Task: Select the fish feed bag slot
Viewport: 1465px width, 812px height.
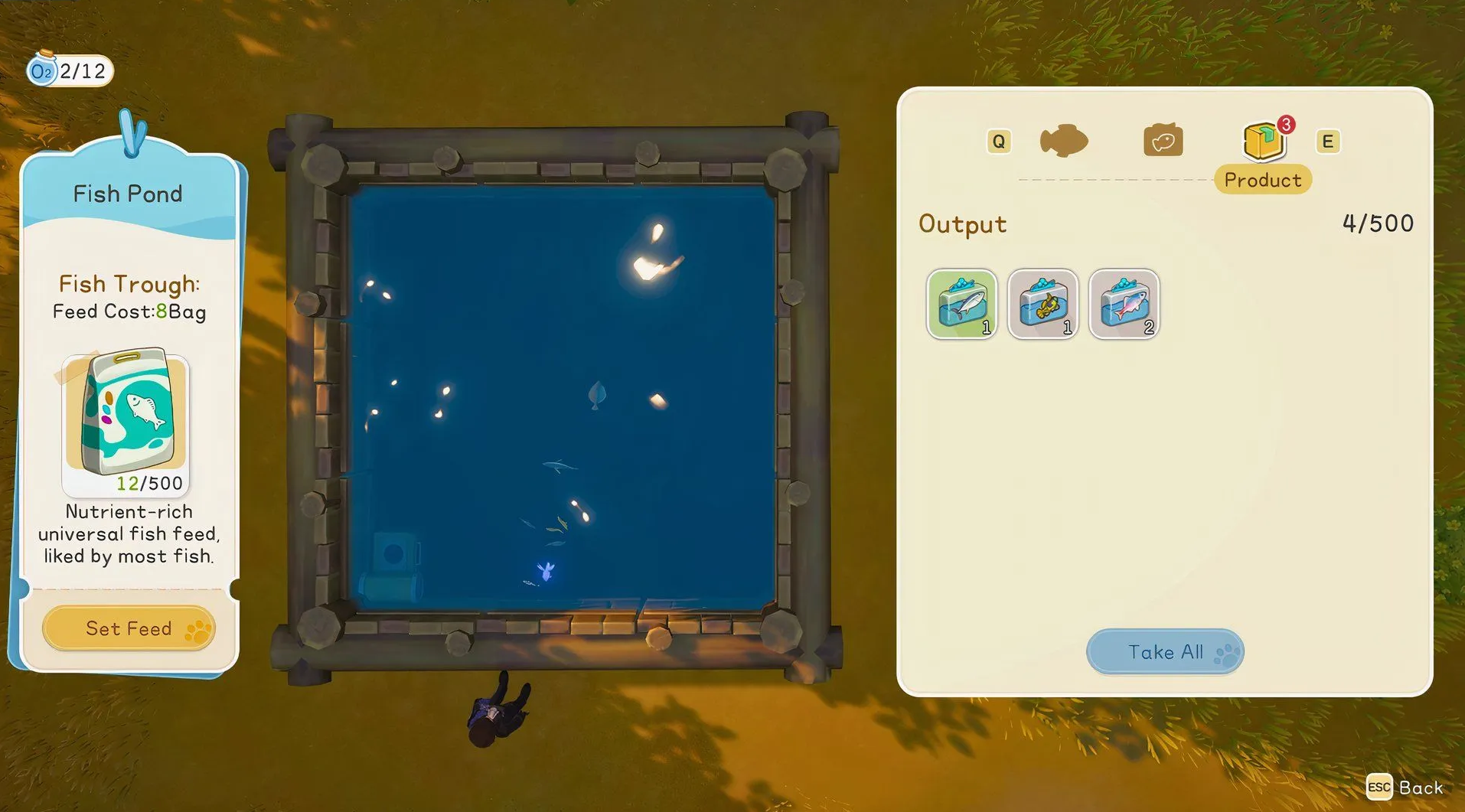Action: click(x=126, y=422)
